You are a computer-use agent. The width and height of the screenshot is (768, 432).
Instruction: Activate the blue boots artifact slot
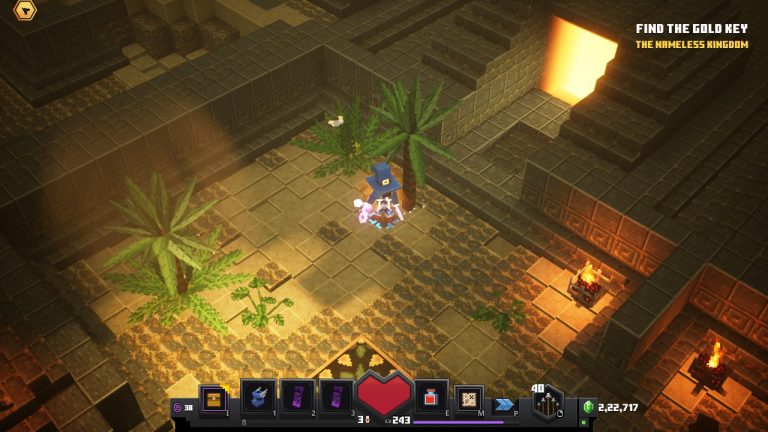click(x=258, y=396)
